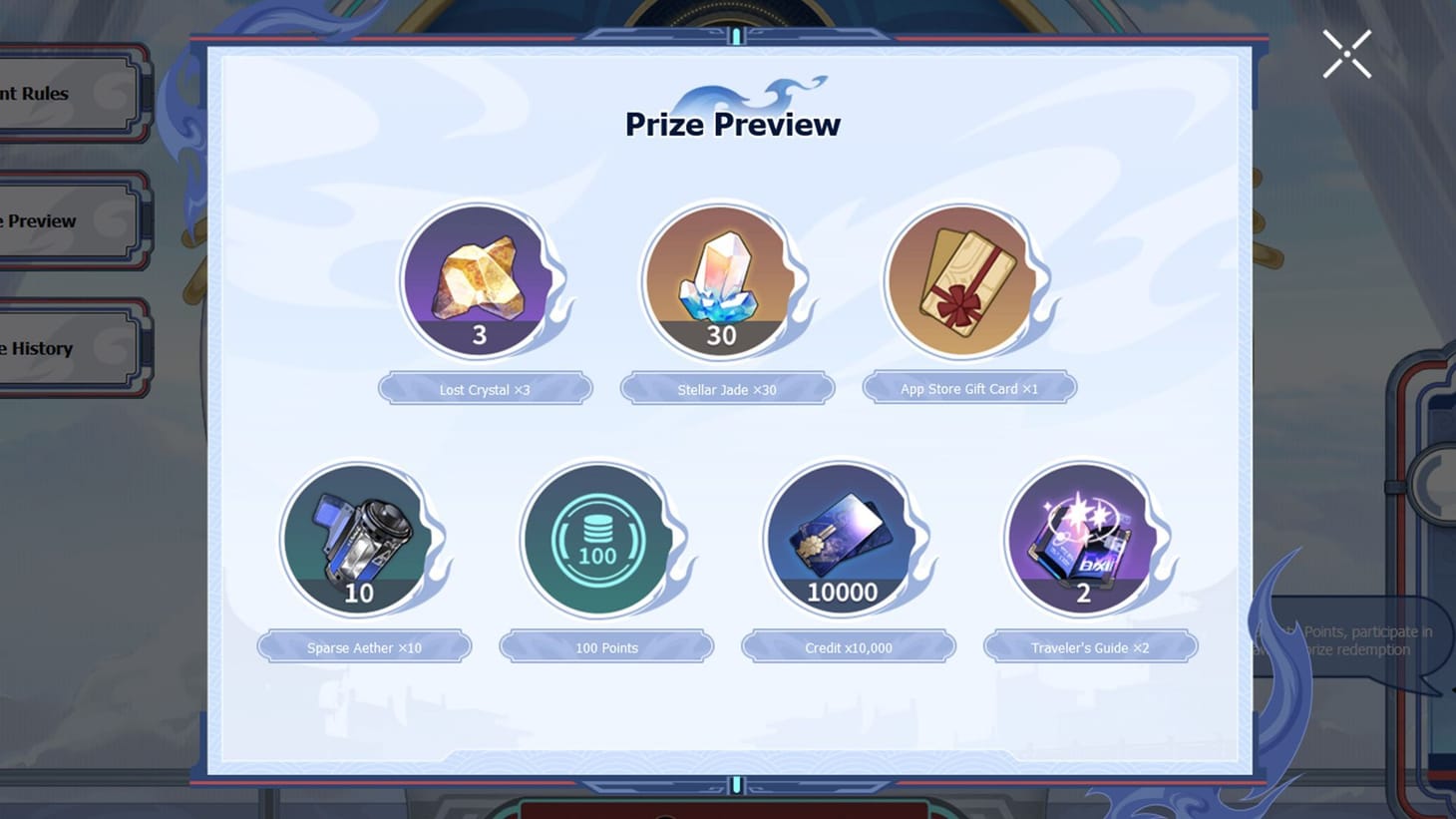Click the Sparse Aether ×10 label banner
1456x819 pixels.
point(364,646)
